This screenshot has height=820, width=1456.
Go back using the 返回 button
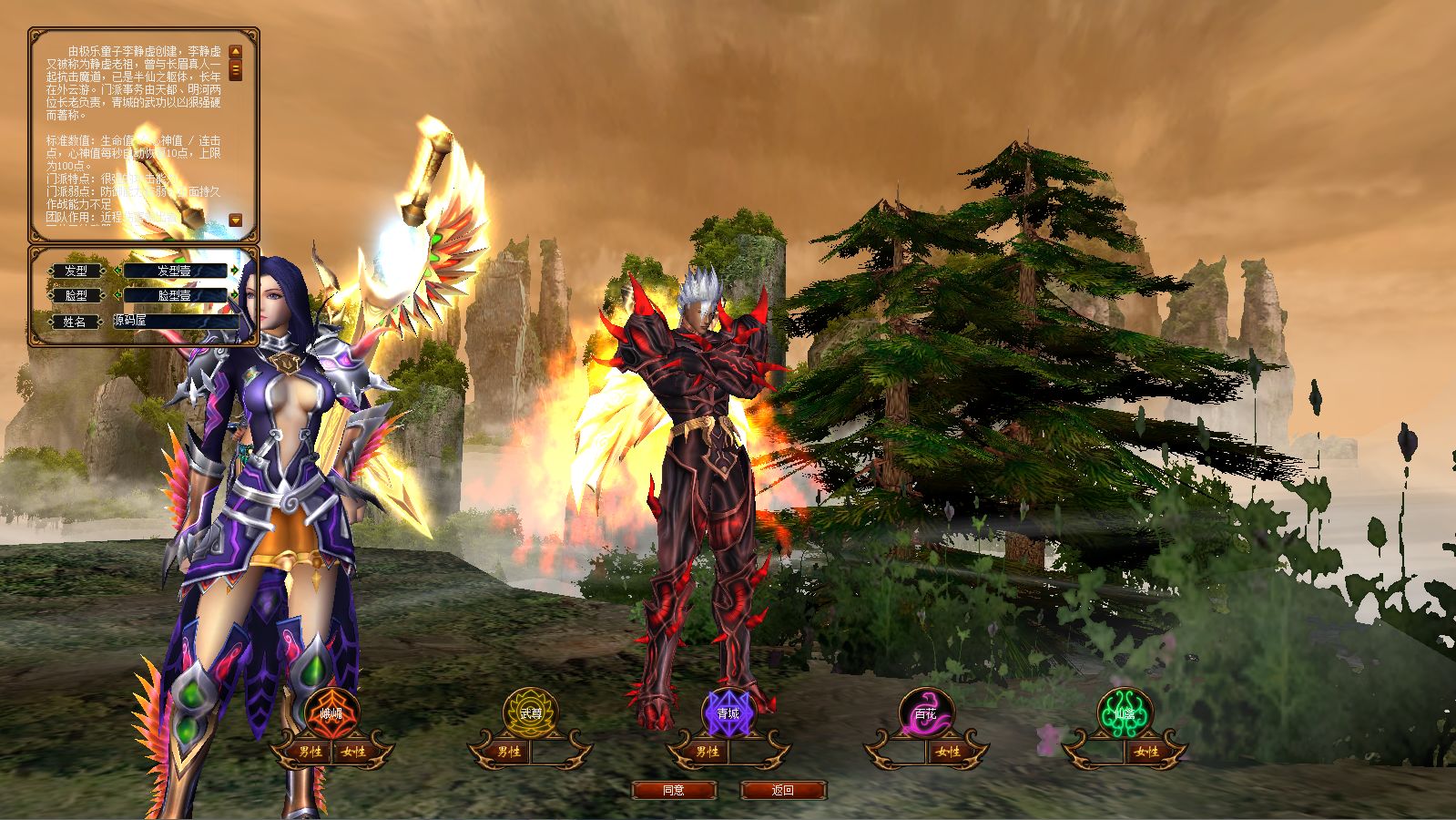[x=783, y=790]
